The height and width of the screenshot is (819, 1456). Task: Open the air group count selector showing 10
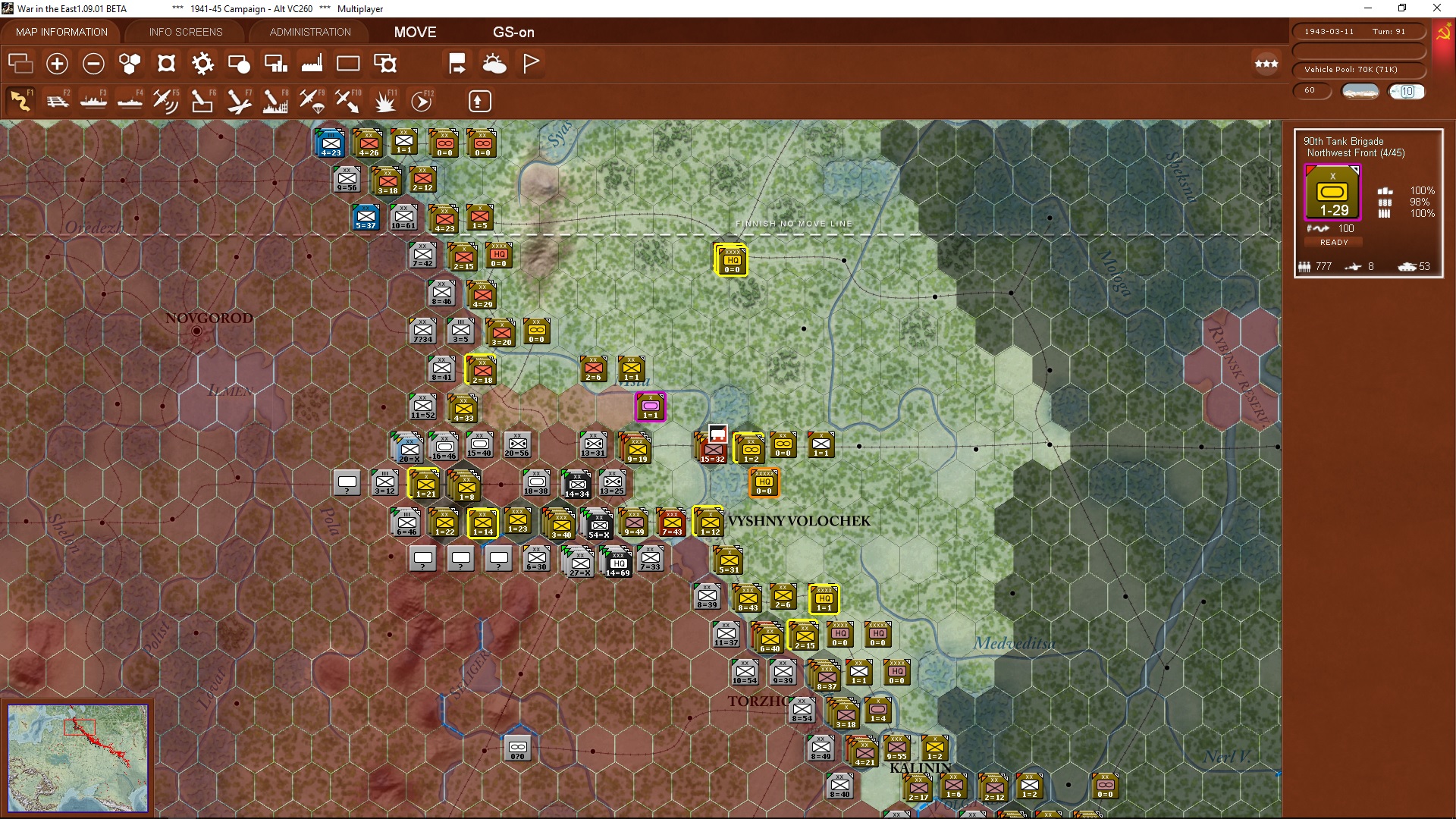(x=1407, y=91)
